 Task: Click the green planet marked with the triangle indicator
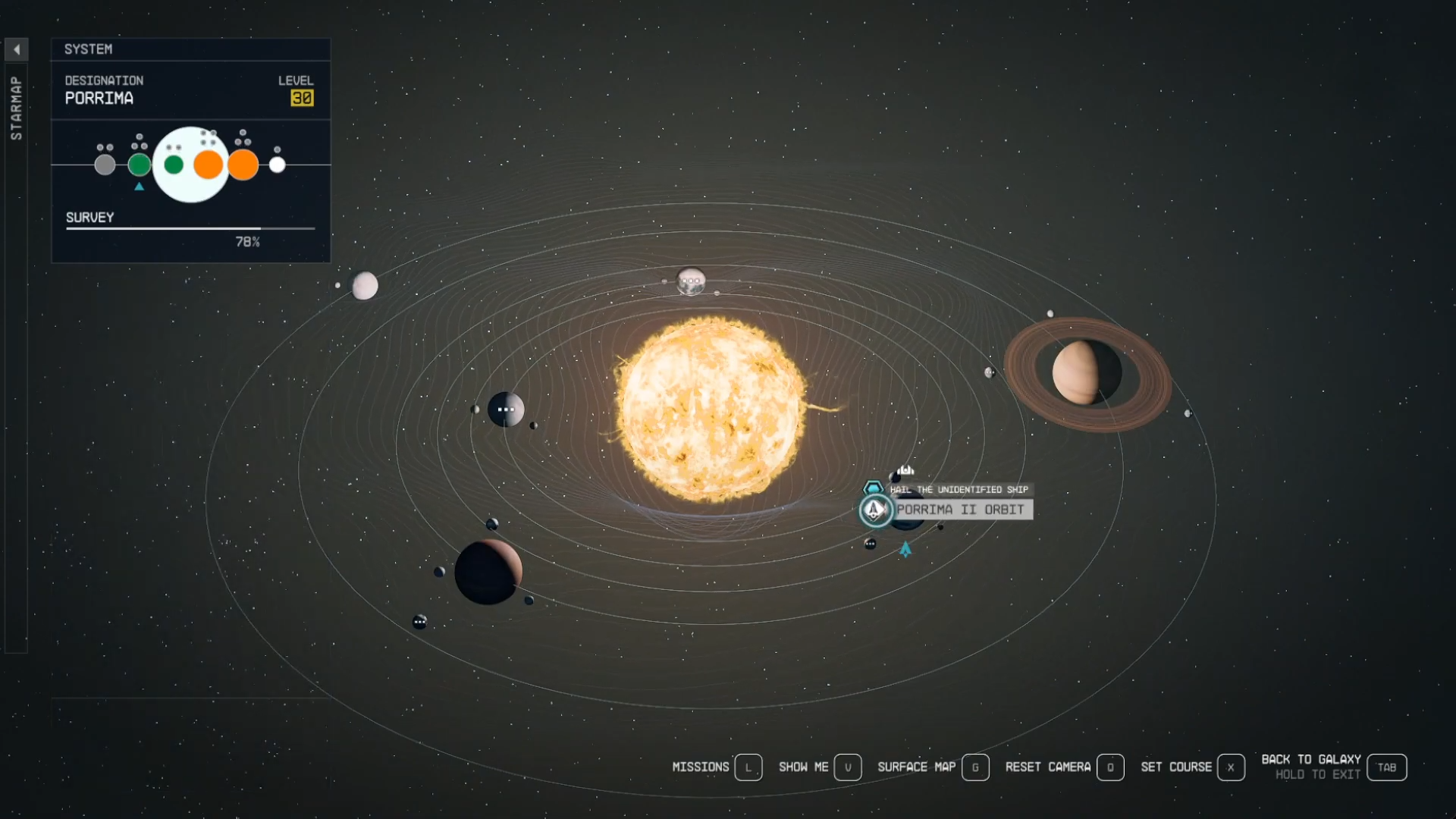(140, 164)
